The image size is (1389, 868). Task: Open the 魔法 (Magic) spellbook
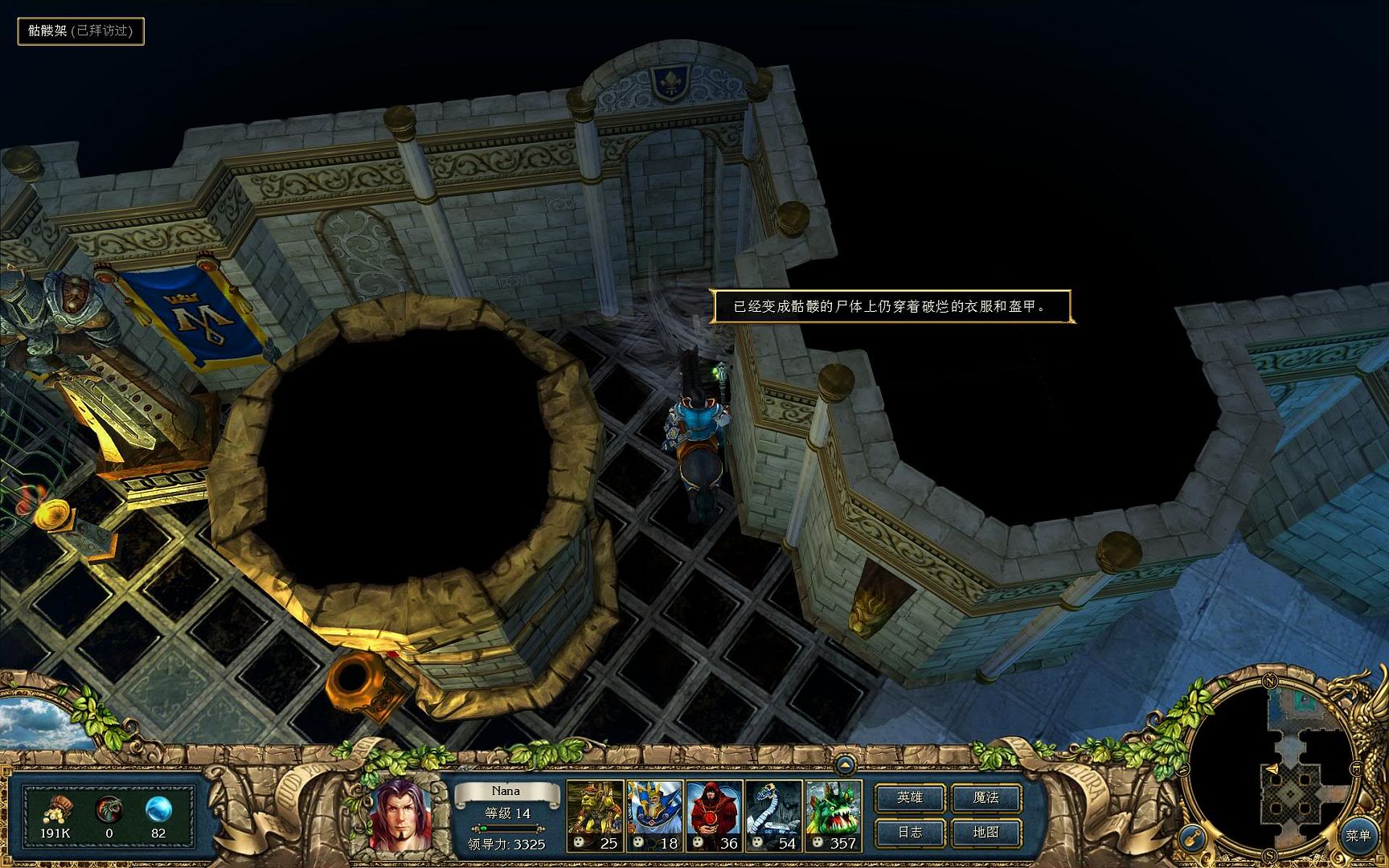pos(986,797)
